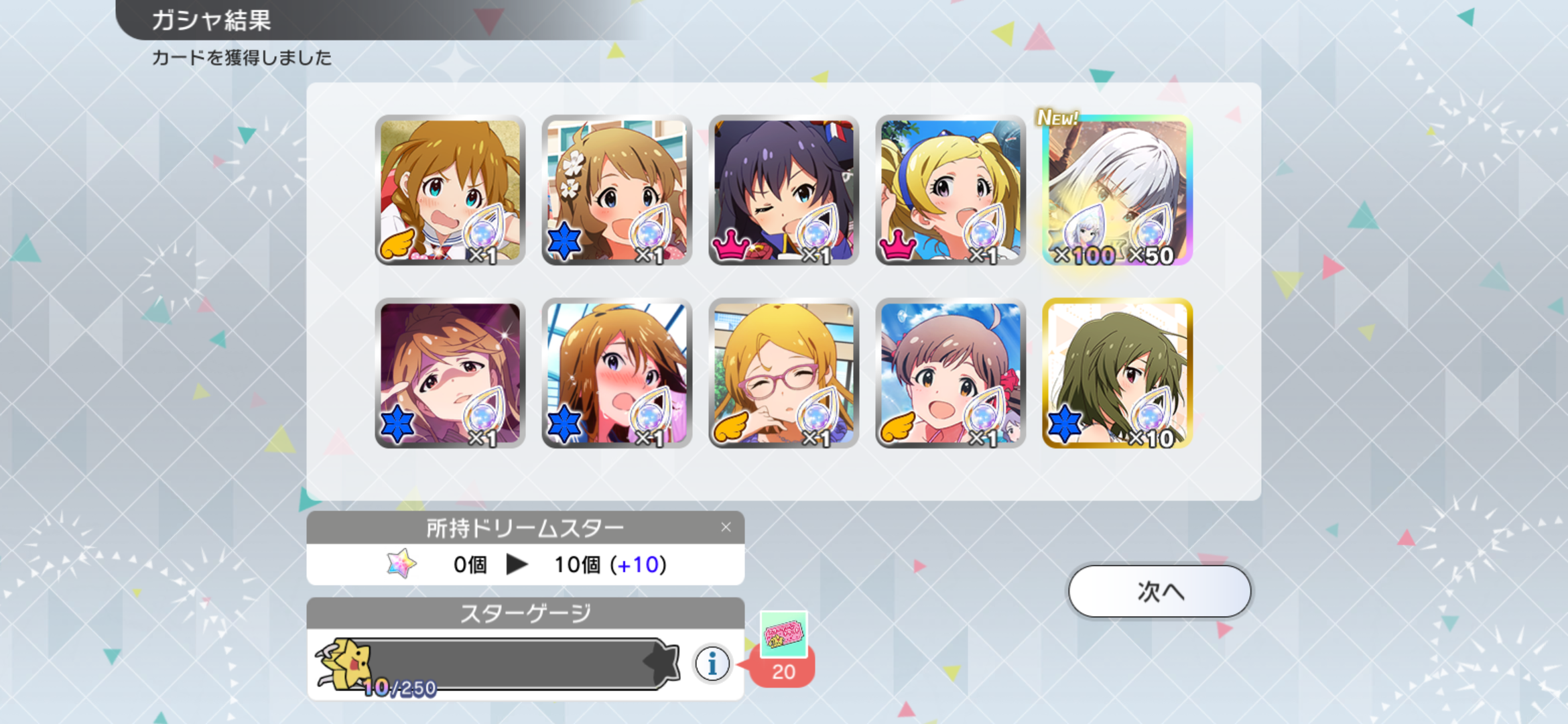Open the Star Gauge info icon
The width and height of the screenshot is (1568, 724).
point(712,664)
